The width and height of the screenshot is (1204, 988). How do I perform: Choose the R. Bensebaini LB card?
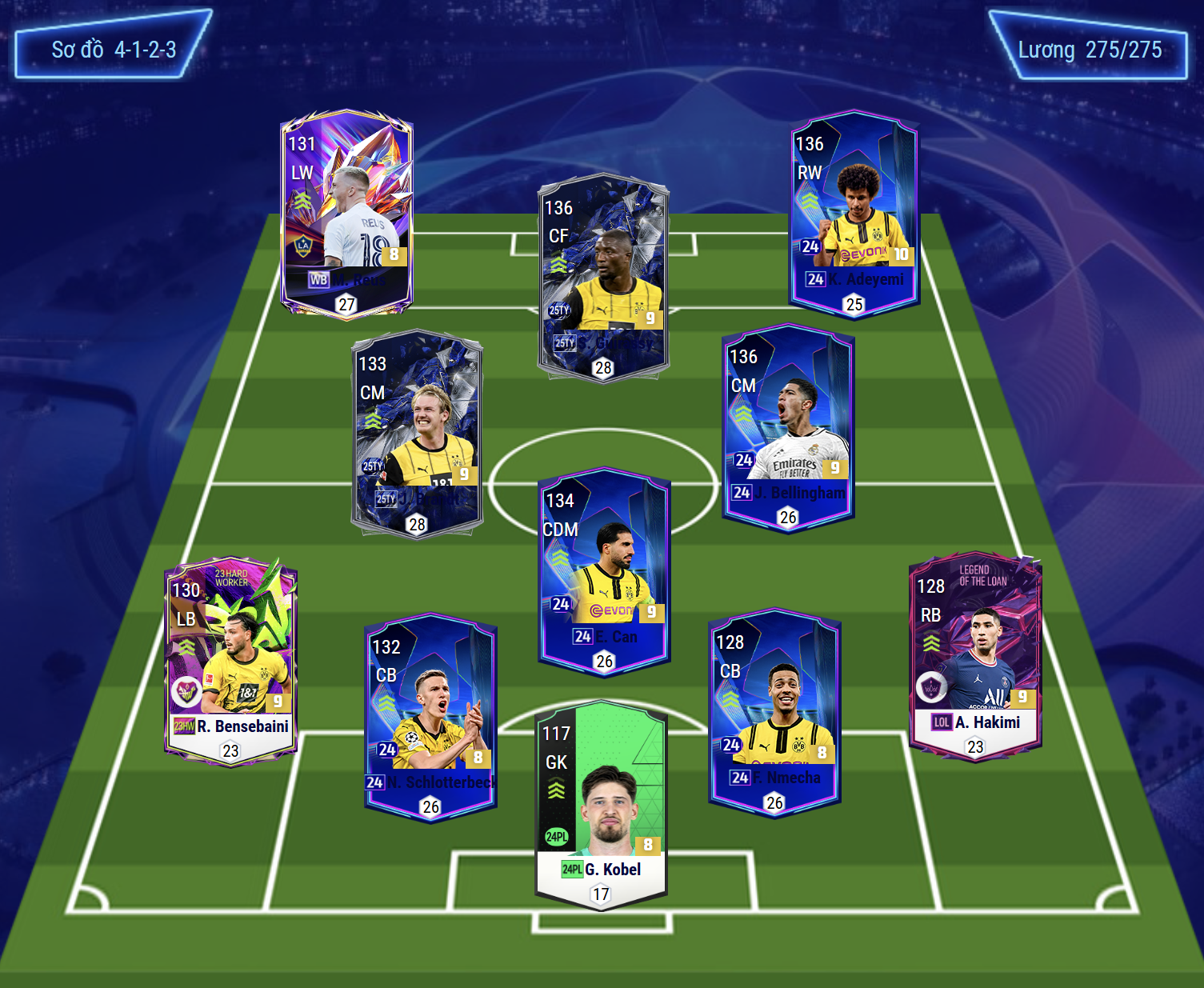click(230, 661)
